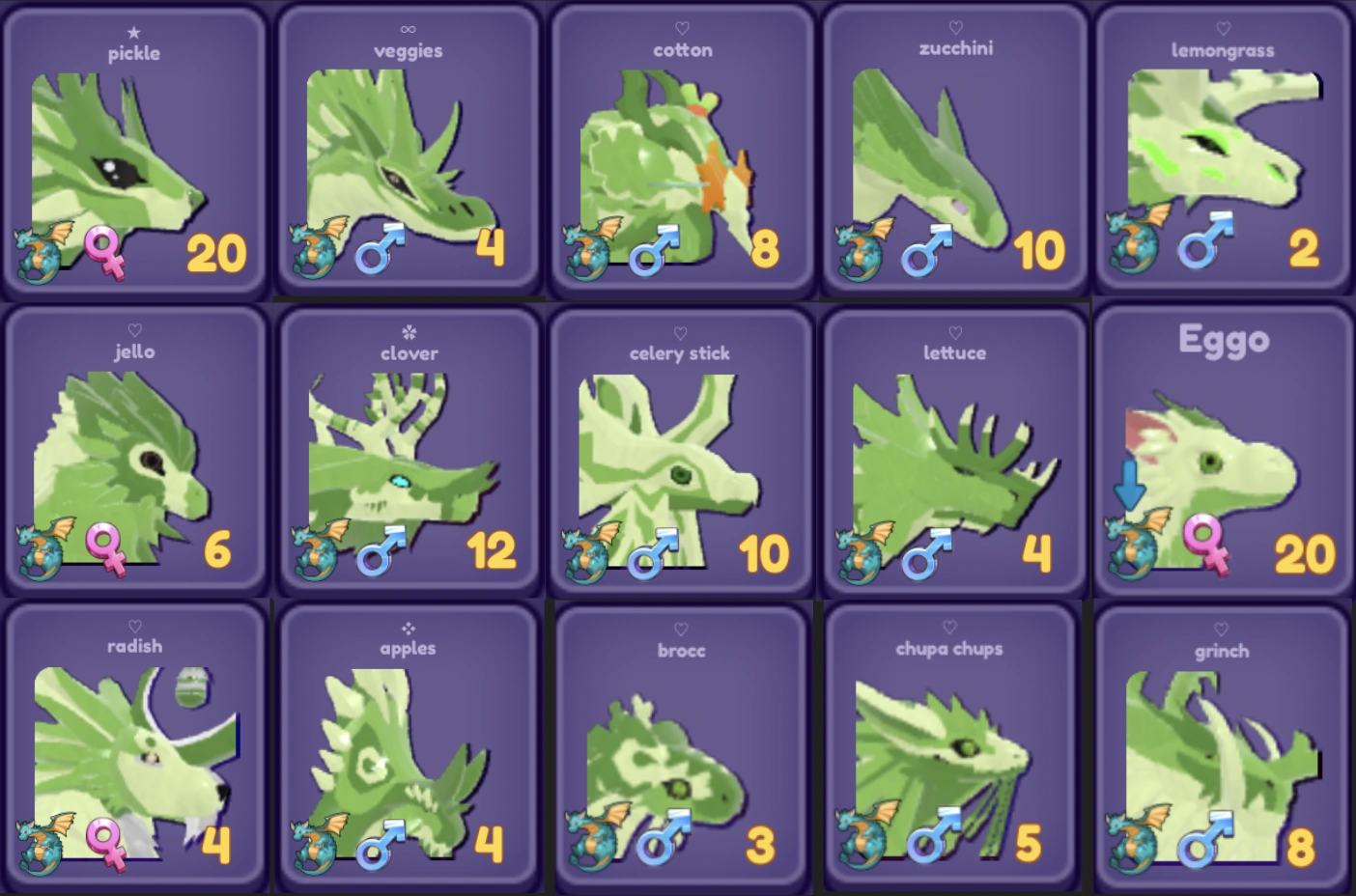
Task: Toggle the heart favorite above jello's name
Action: point(135,327)
